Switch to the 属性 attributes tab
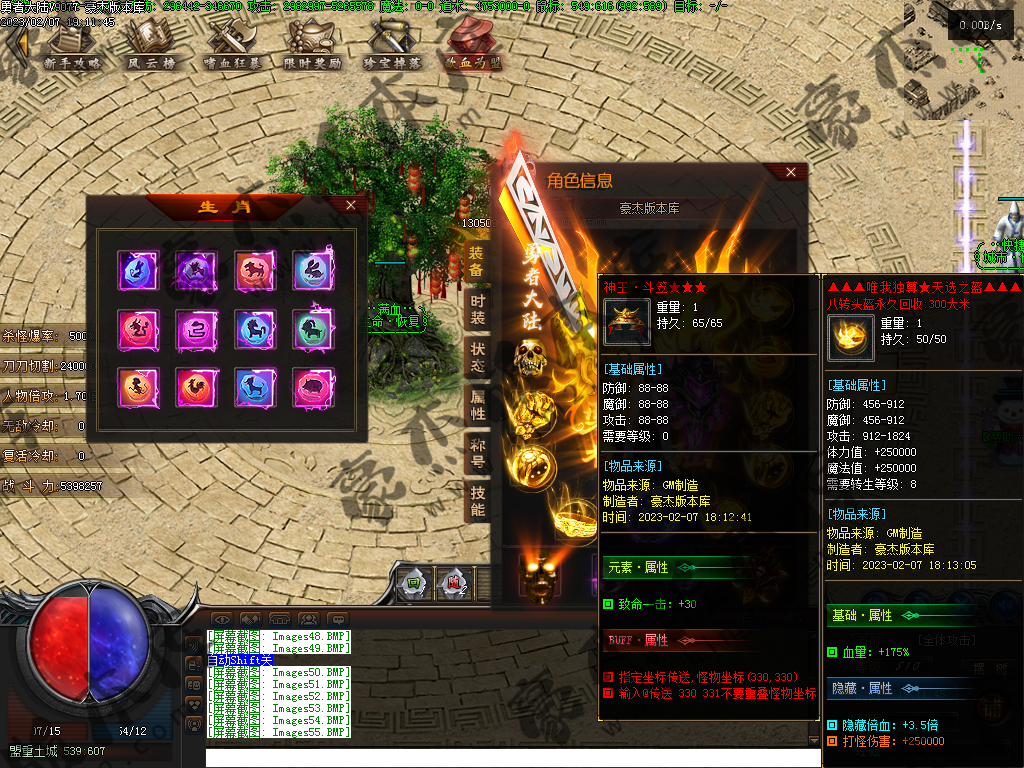Screen dimensions: 1024x768 [477, 405]
